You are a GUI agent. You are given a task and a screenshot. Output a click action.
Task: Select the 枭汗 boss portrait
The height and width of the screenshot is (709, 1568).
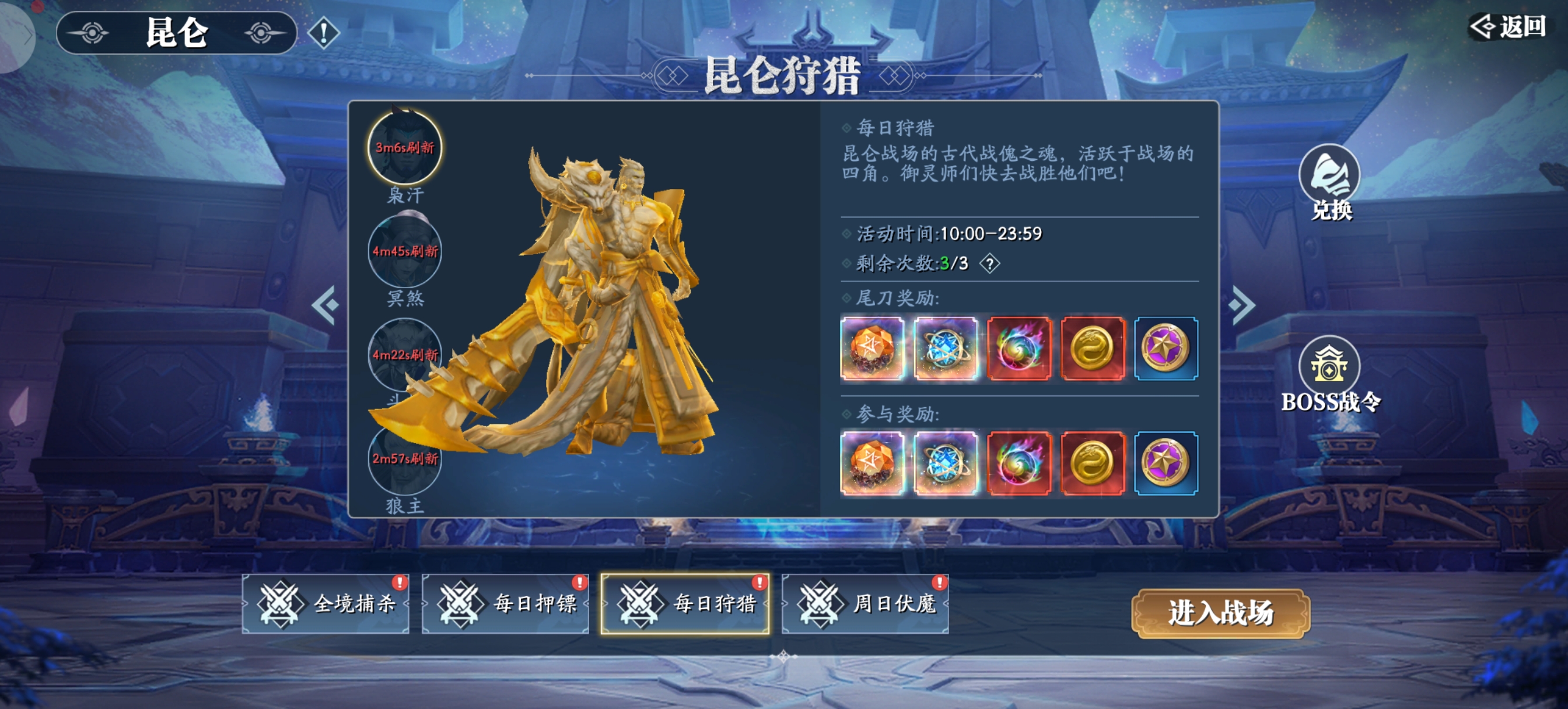(405, 148)
